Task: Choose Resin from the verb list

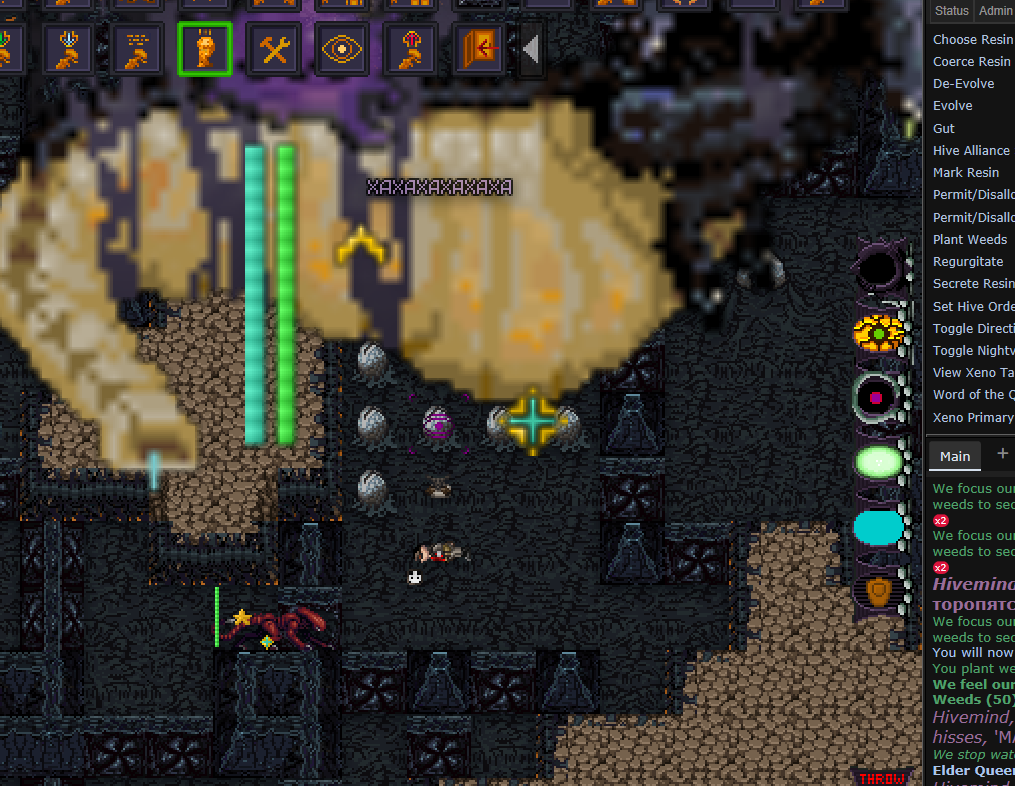Action: 972,39
